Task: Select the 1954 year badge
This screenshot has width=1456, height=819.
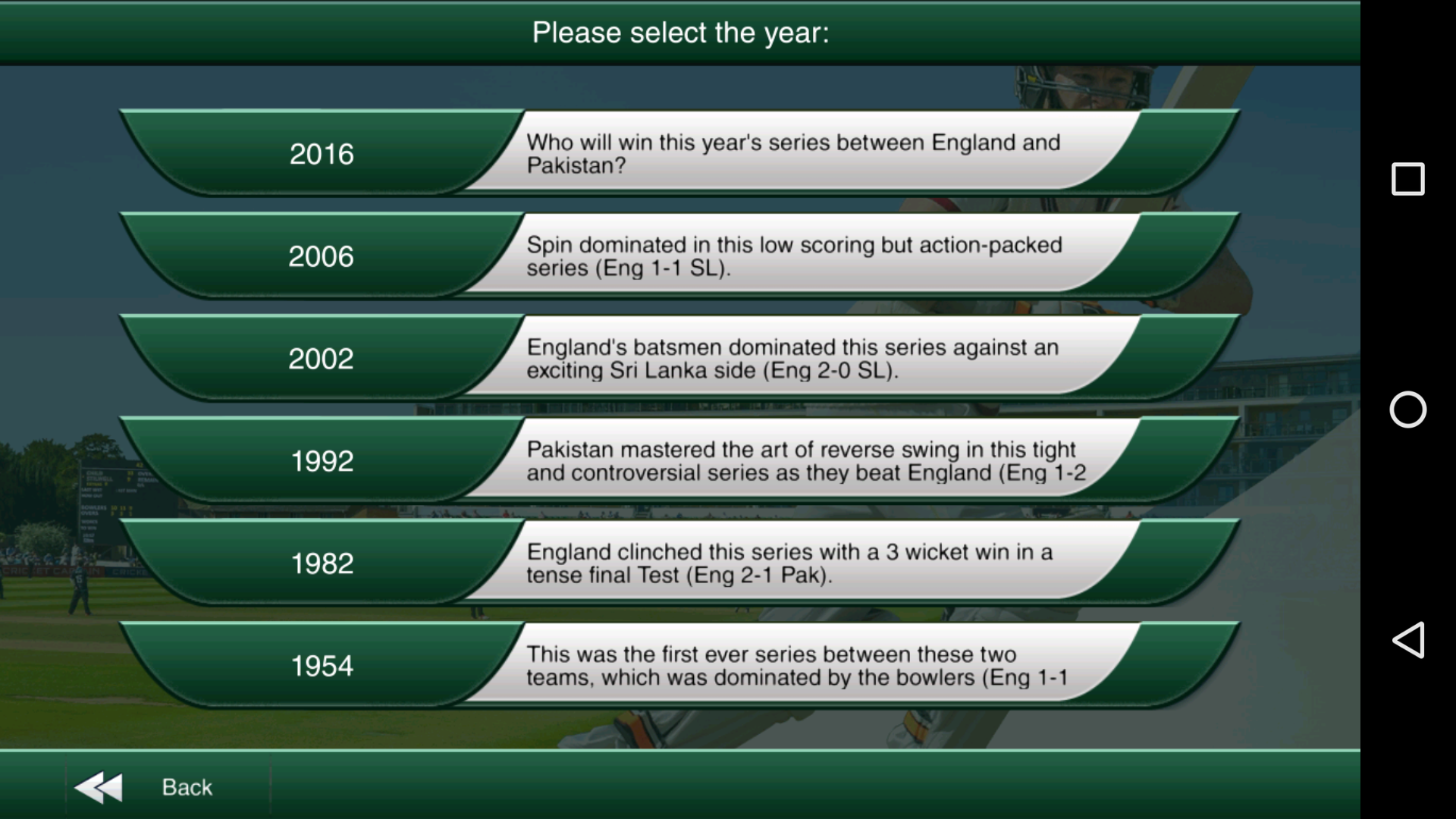Action: pyautogui.click(x=322, y=664)
